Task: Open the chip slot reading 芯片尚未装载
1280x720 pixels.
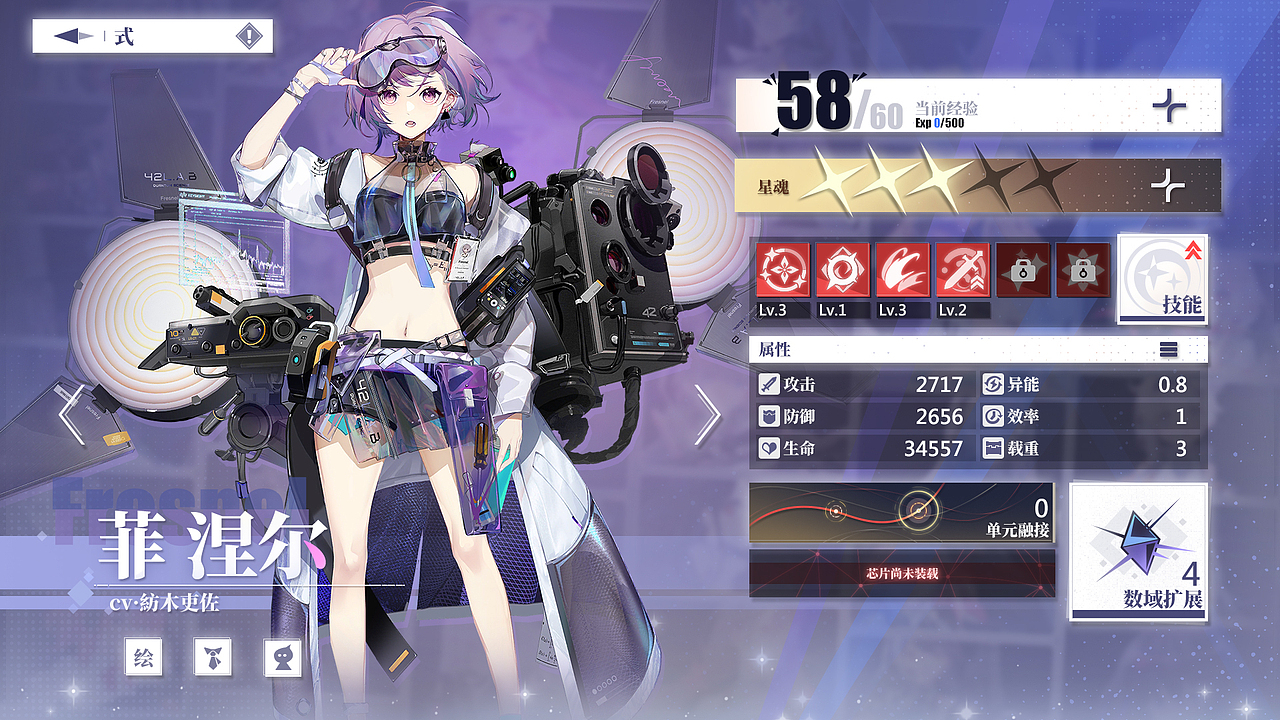Action: point(901,574)
